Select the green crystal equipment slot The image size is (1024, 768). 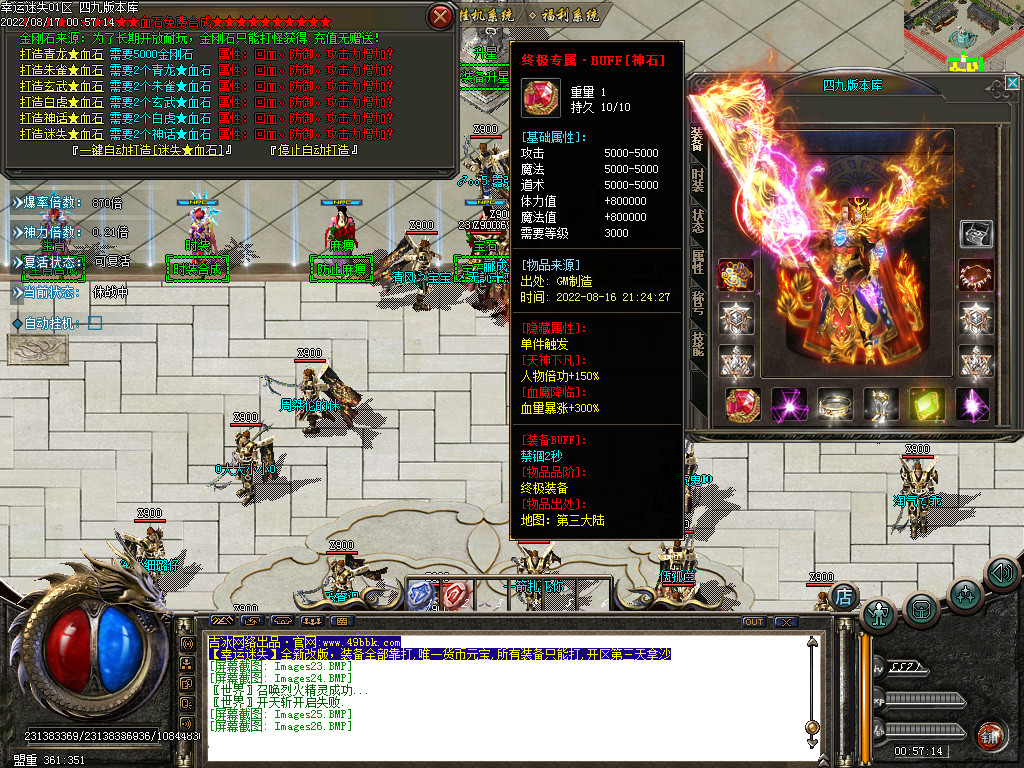926,405
